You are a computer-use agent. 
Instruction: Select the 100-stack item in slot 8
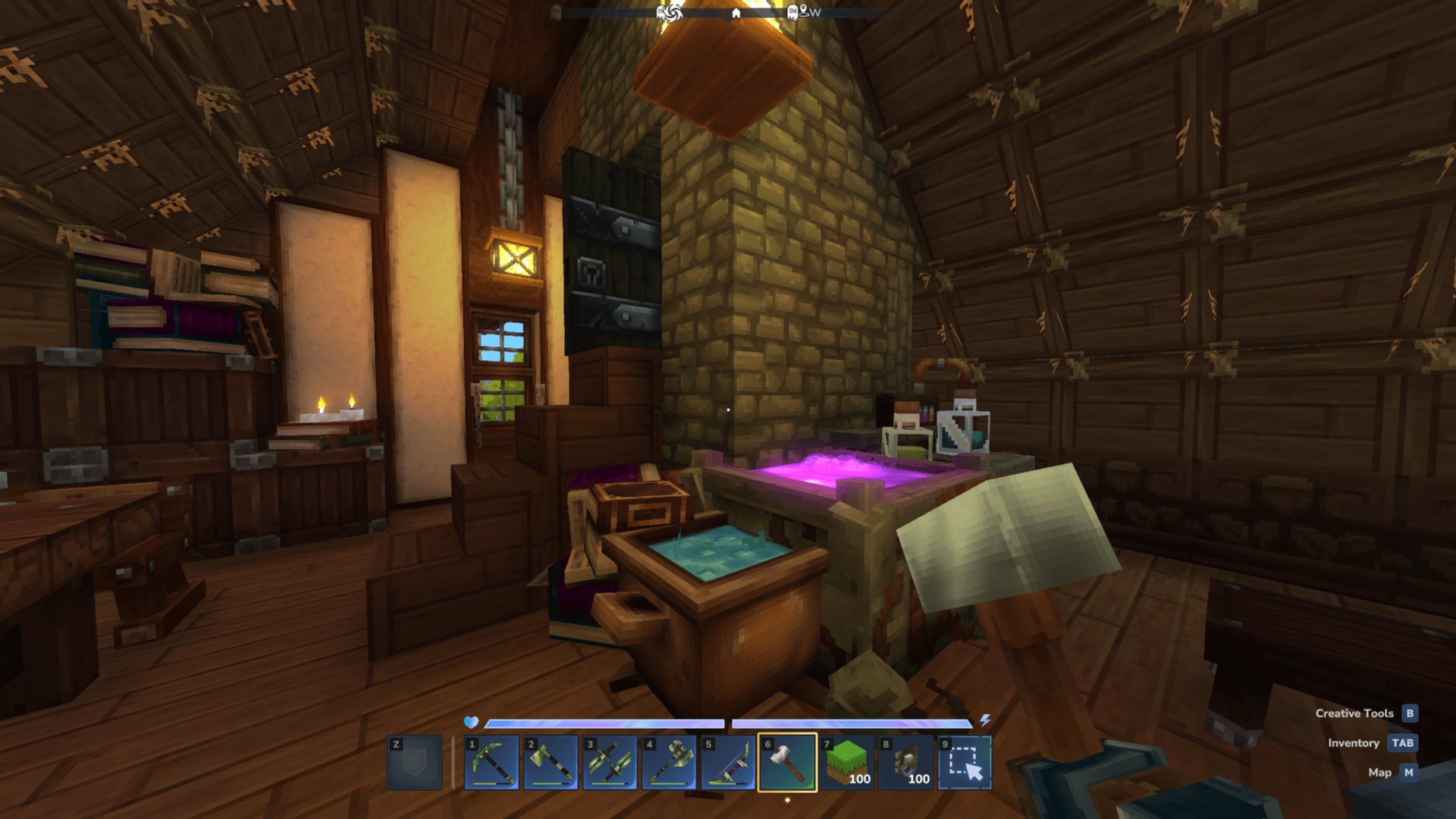click(905, 762)
